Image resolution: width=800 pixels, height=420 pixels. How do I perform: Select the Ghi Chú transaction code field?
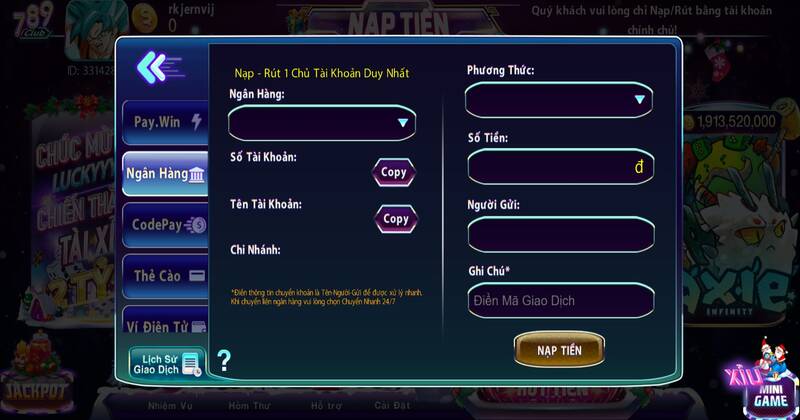point(560,300)
